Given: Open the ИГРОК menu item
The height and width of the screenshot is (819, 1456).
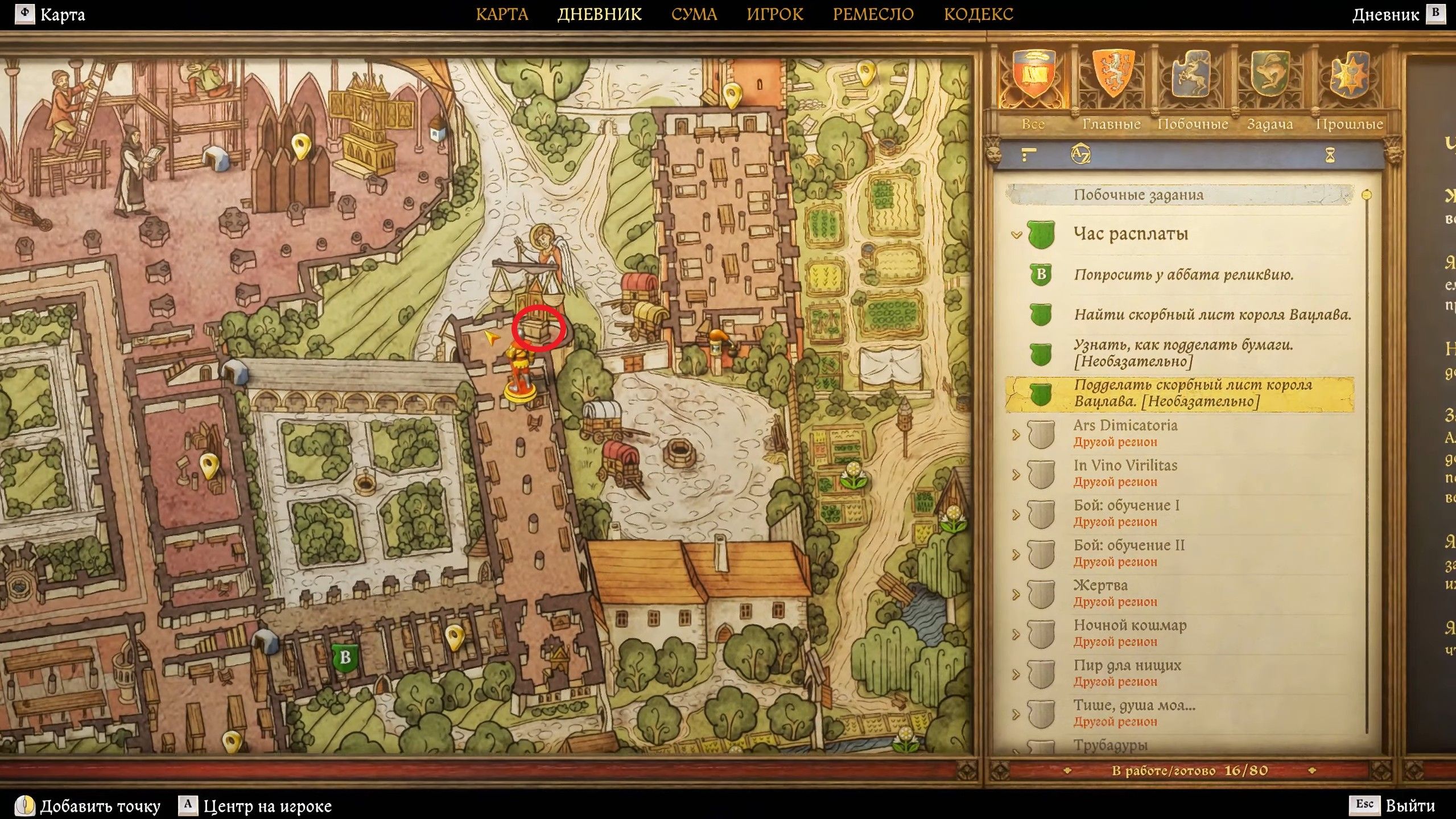Looking at the screenshot, I should tap(776, 14).
